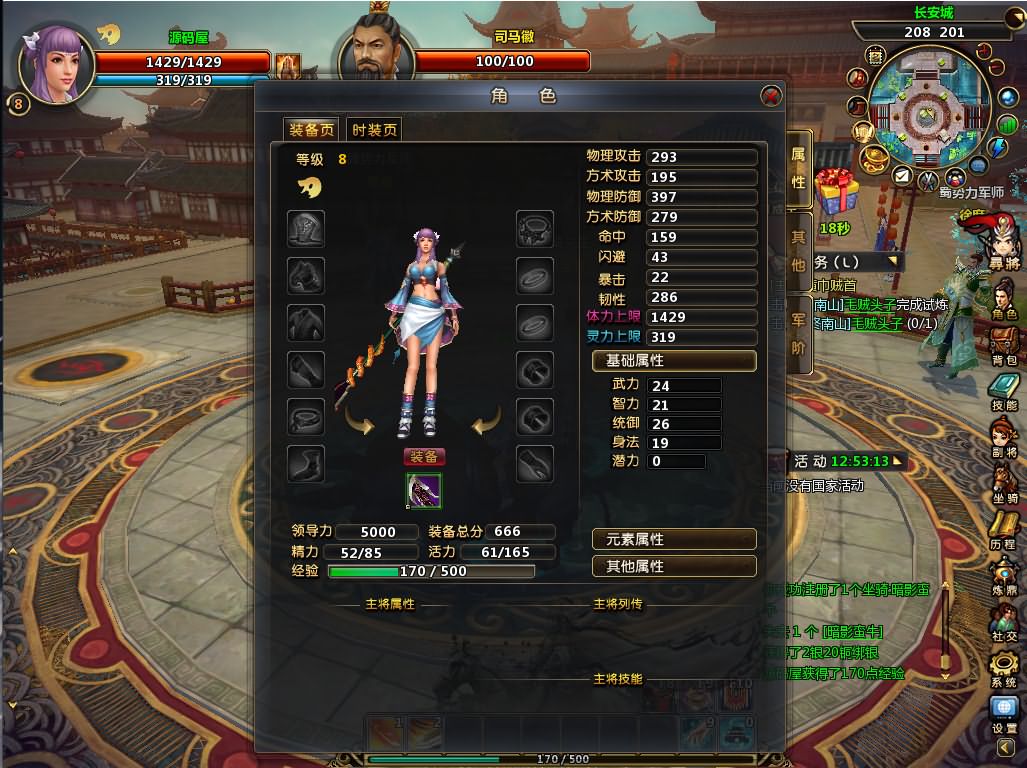This screenshot has width=1027, height=768.
Task: Close the 角色 character window
Action: [x=770, y=96]
